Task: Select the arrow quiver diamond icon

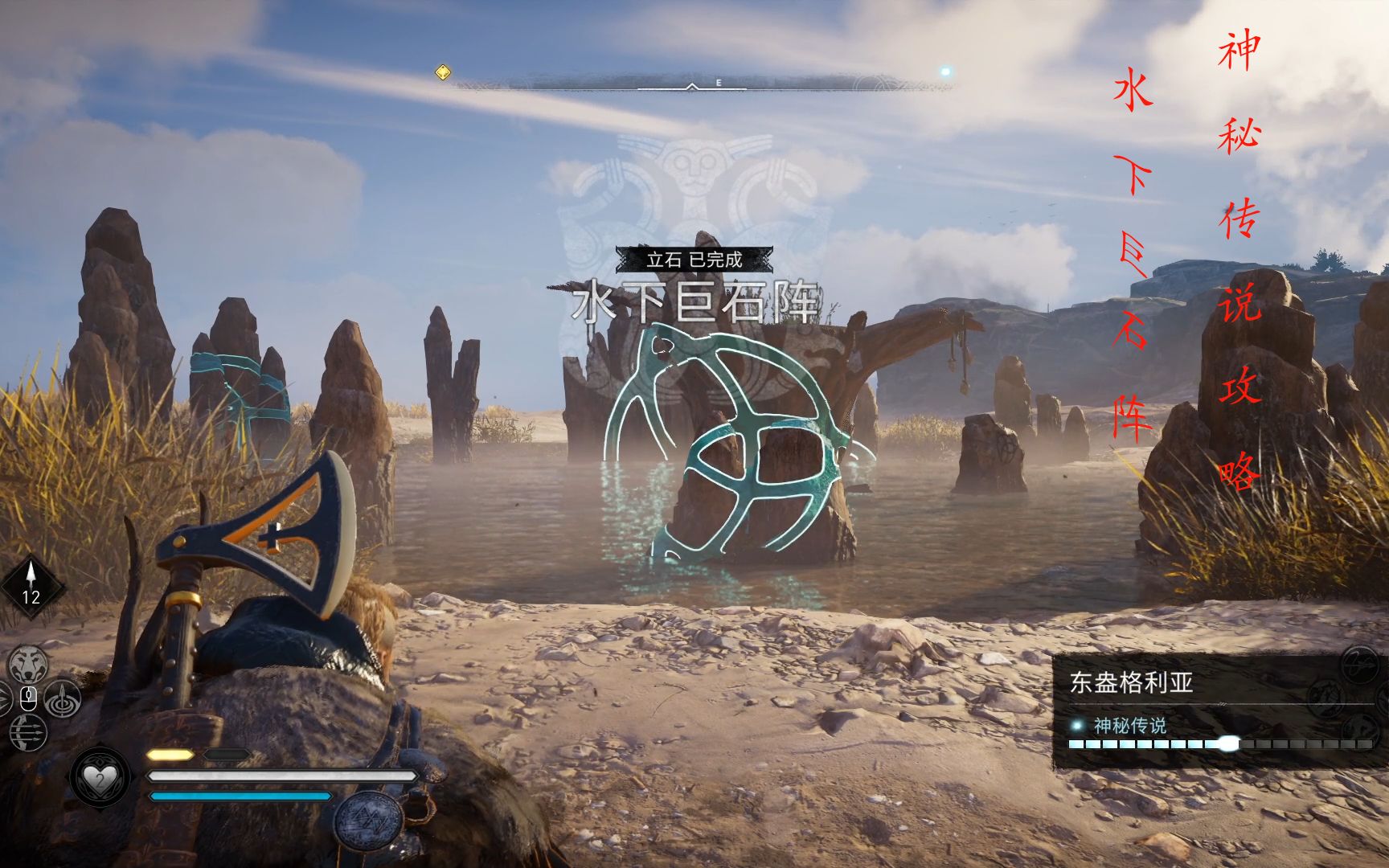Action: (x=31, y=586)
